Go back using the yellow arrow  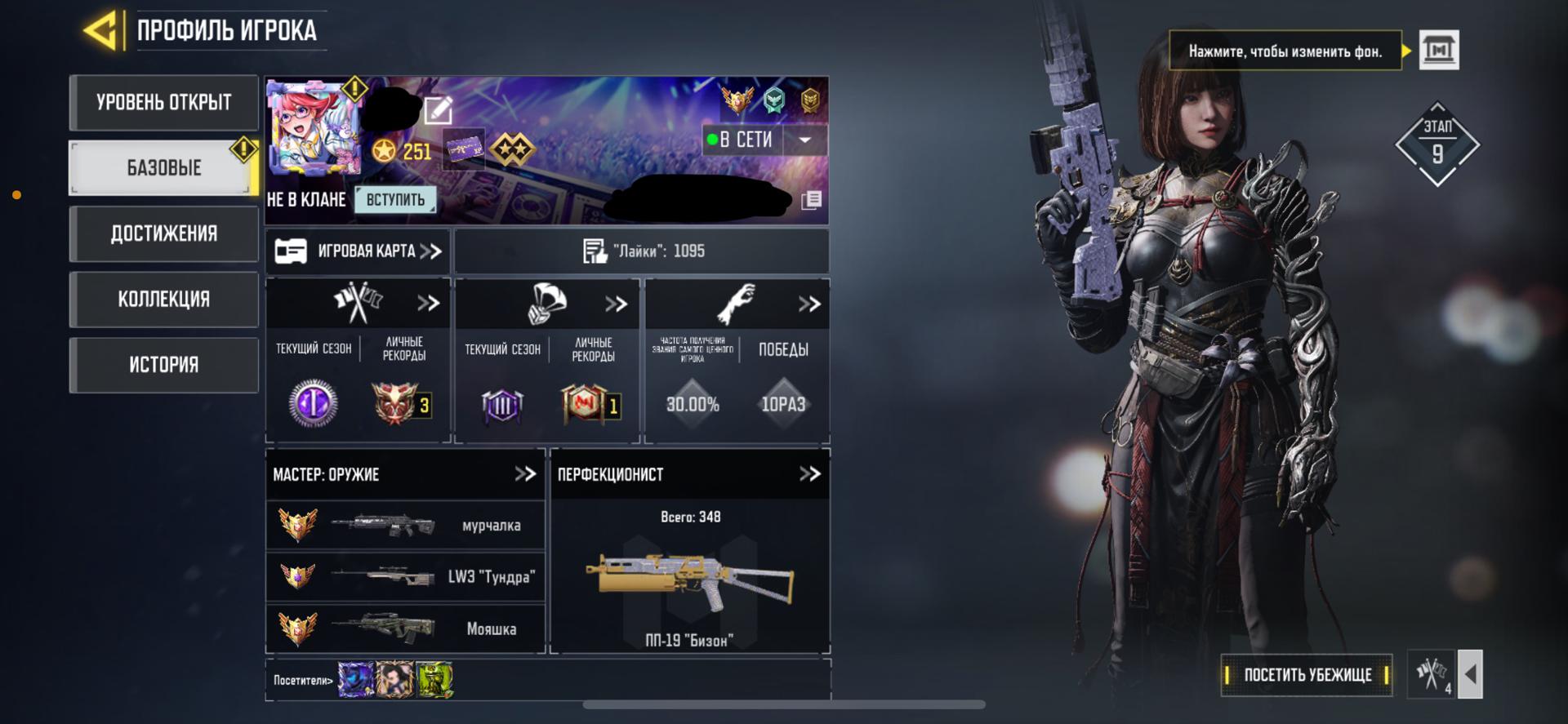103,31
